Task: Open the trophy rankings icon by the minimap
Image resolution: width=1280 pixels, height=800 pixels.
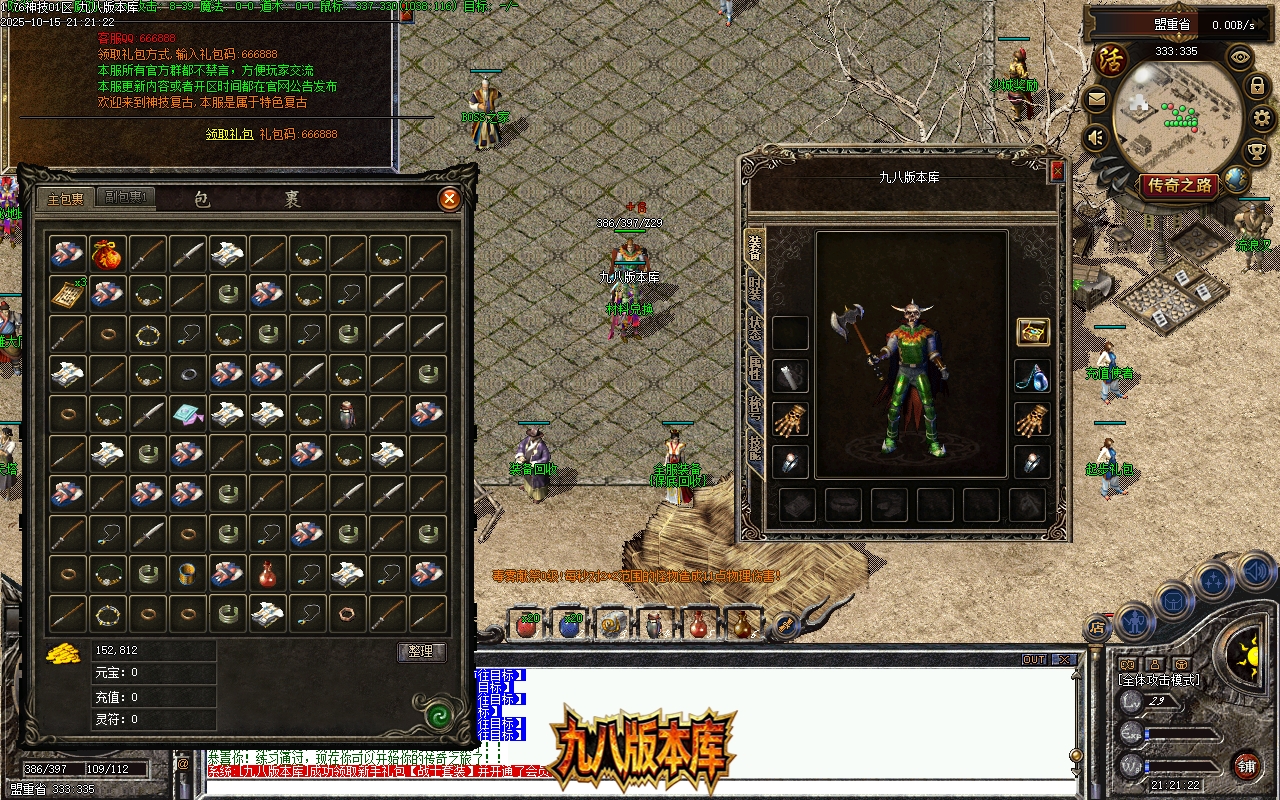Action: click(x=1256, y=150)
